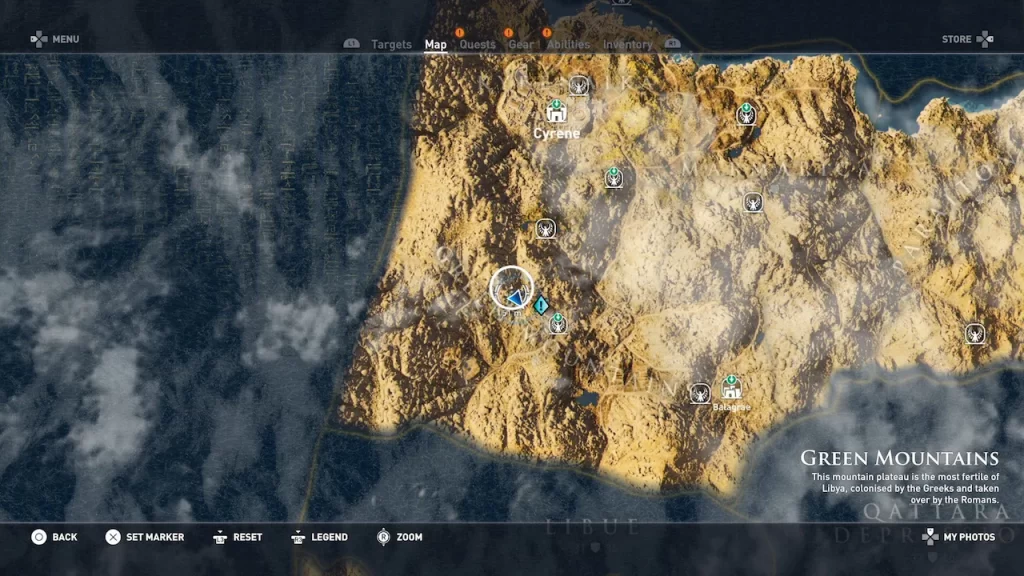Open the Inventory tab
Image resolution: width=1024 pixels, height=576 pixels.
[627, 44]
